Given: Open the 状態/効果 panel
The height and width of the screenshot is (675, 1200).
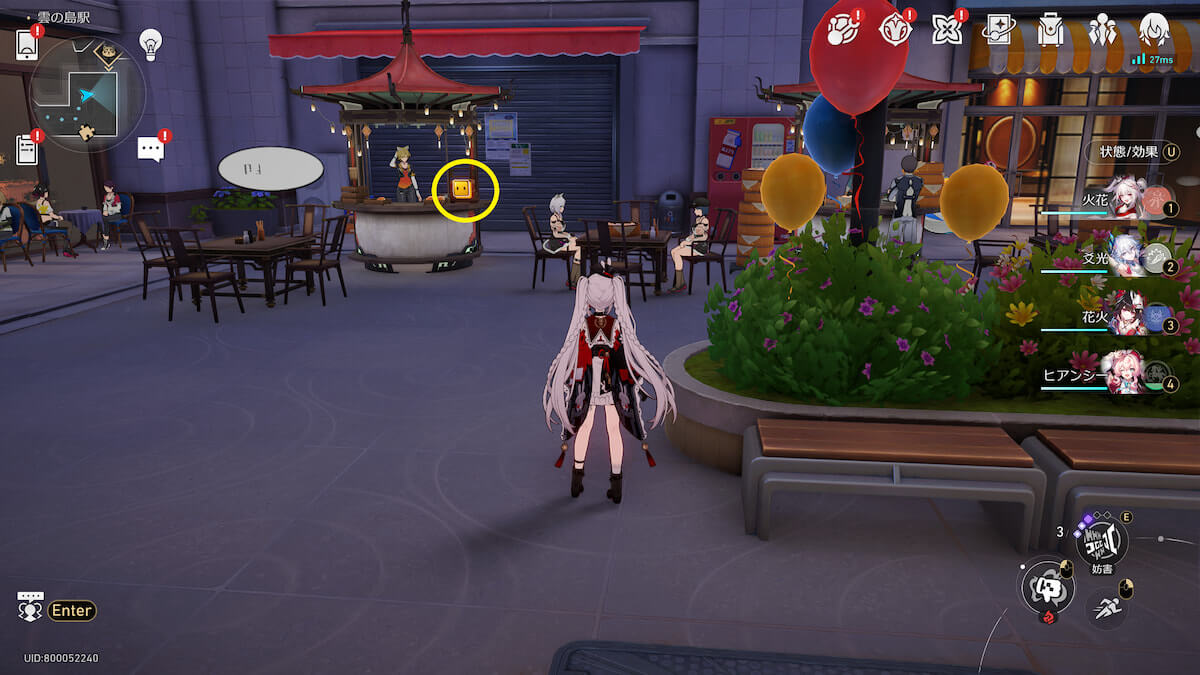Looking at the screenshot, I should (1131, 152).
